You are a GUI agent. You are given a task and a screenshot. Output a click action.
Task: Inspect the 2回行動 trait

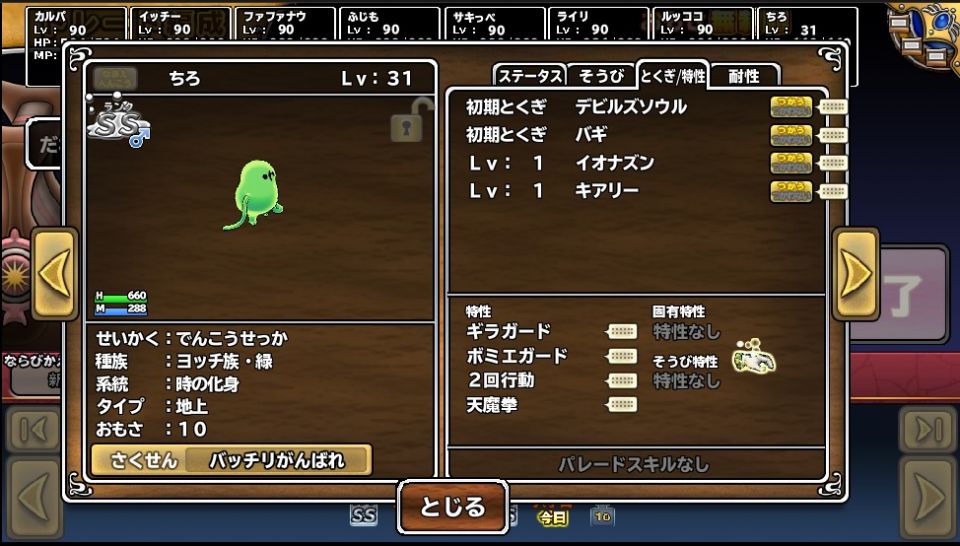501,380
